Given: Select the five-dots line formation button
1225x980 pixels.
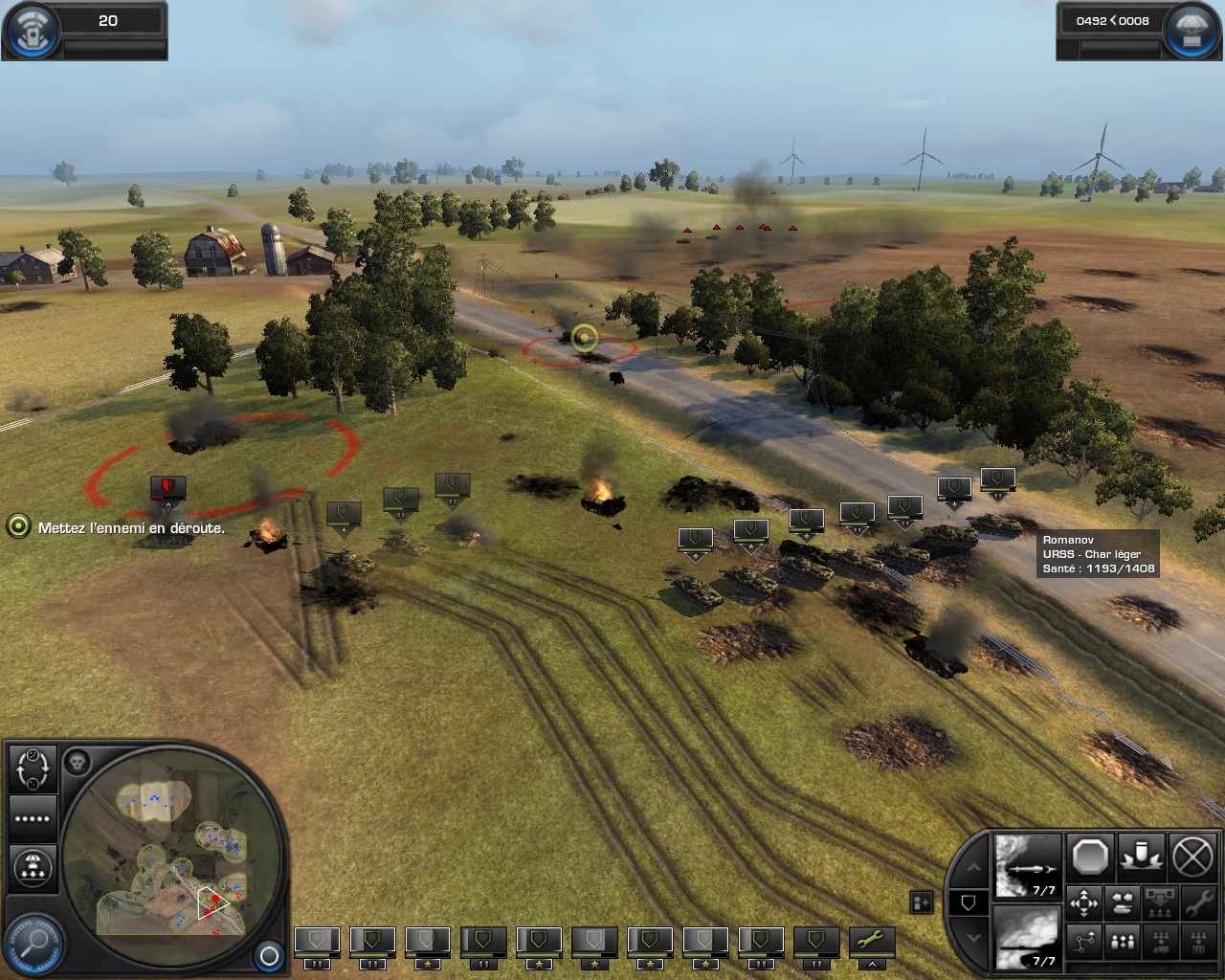Looking at the screenshot, I should click(x=33, y=818).
